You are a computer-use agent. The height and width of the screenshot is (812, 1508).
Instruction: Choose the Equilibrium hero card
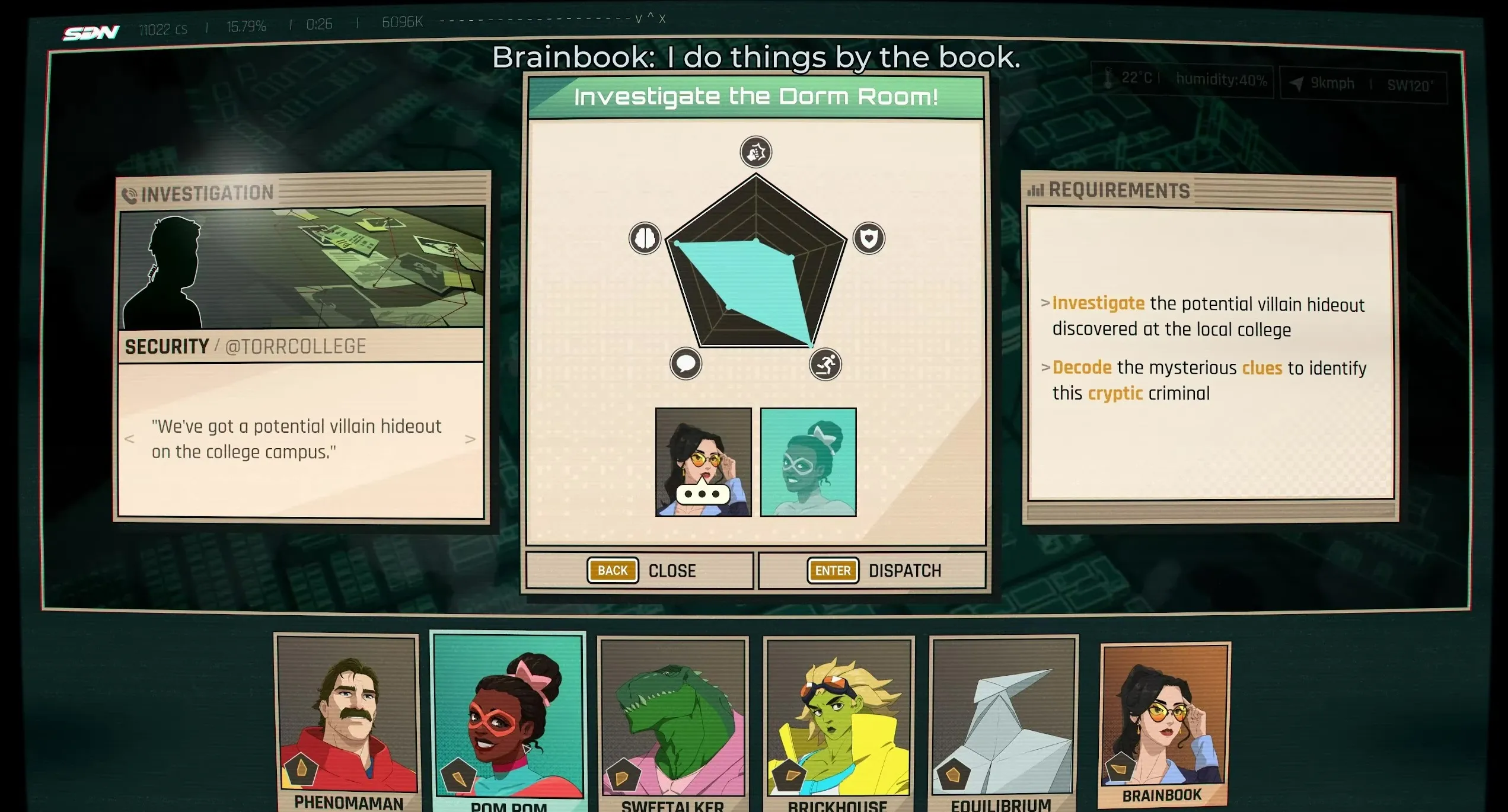pyautogui.click(x=1003, y=720)
